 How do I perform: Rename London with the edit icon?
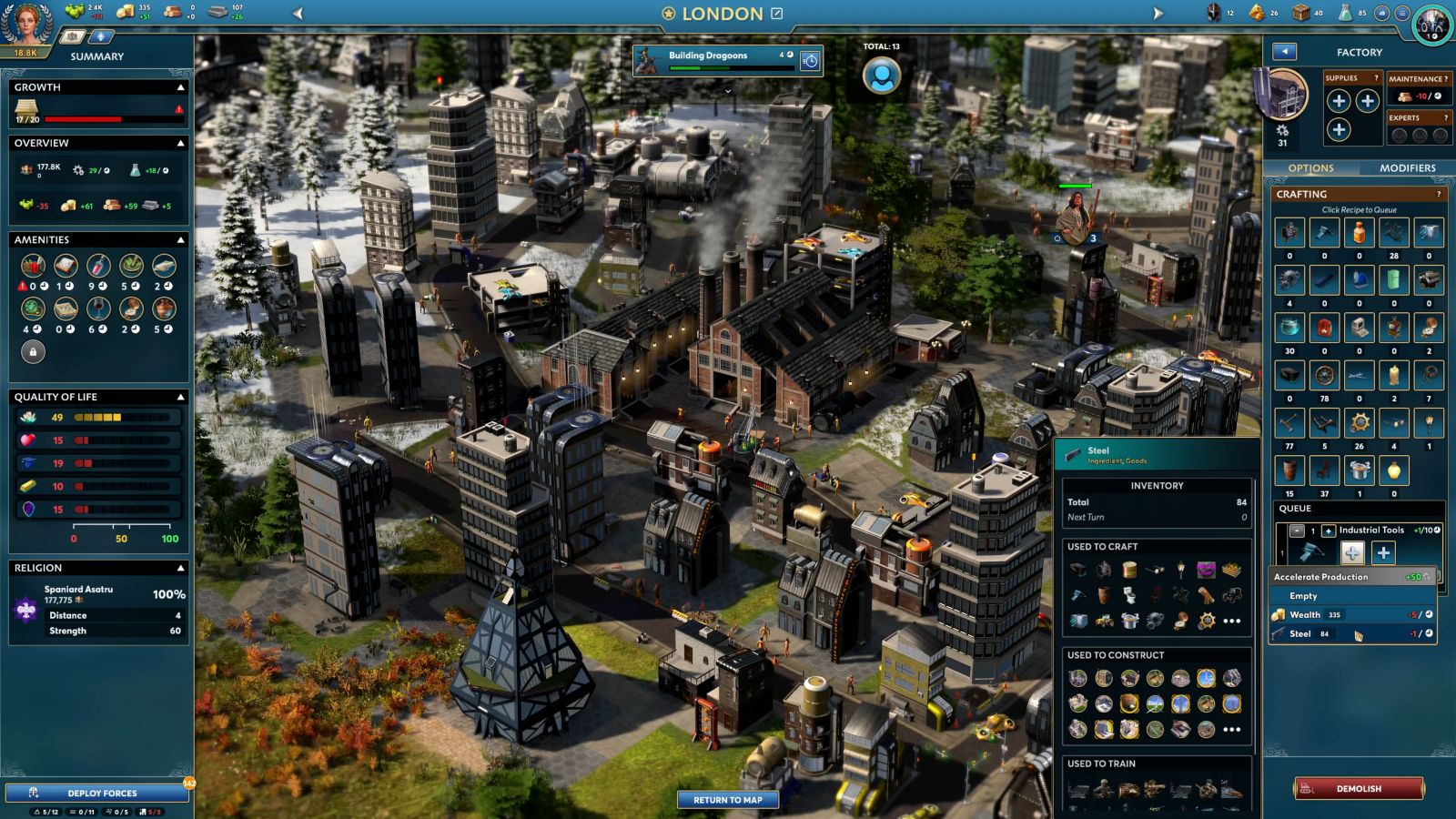[x=777, y=14]
